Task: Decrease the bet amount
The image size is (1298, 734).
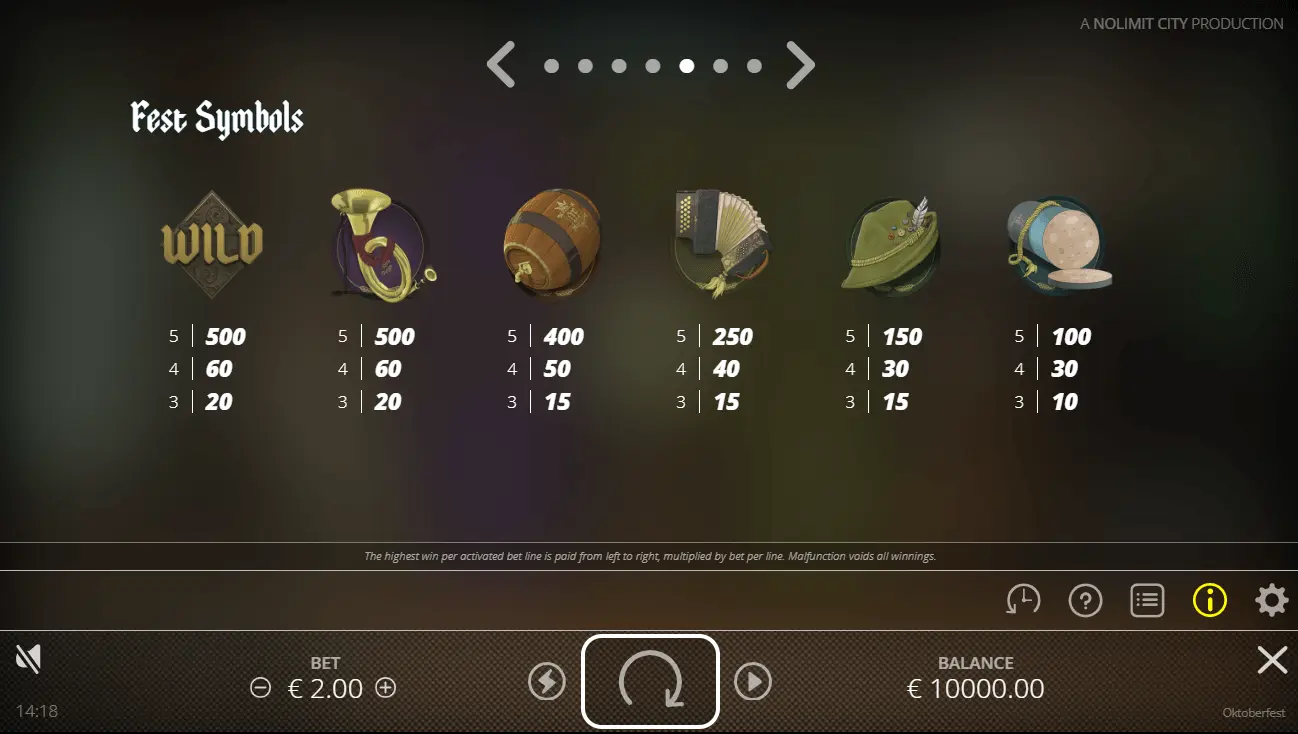Action: click(x=261, y=688)
